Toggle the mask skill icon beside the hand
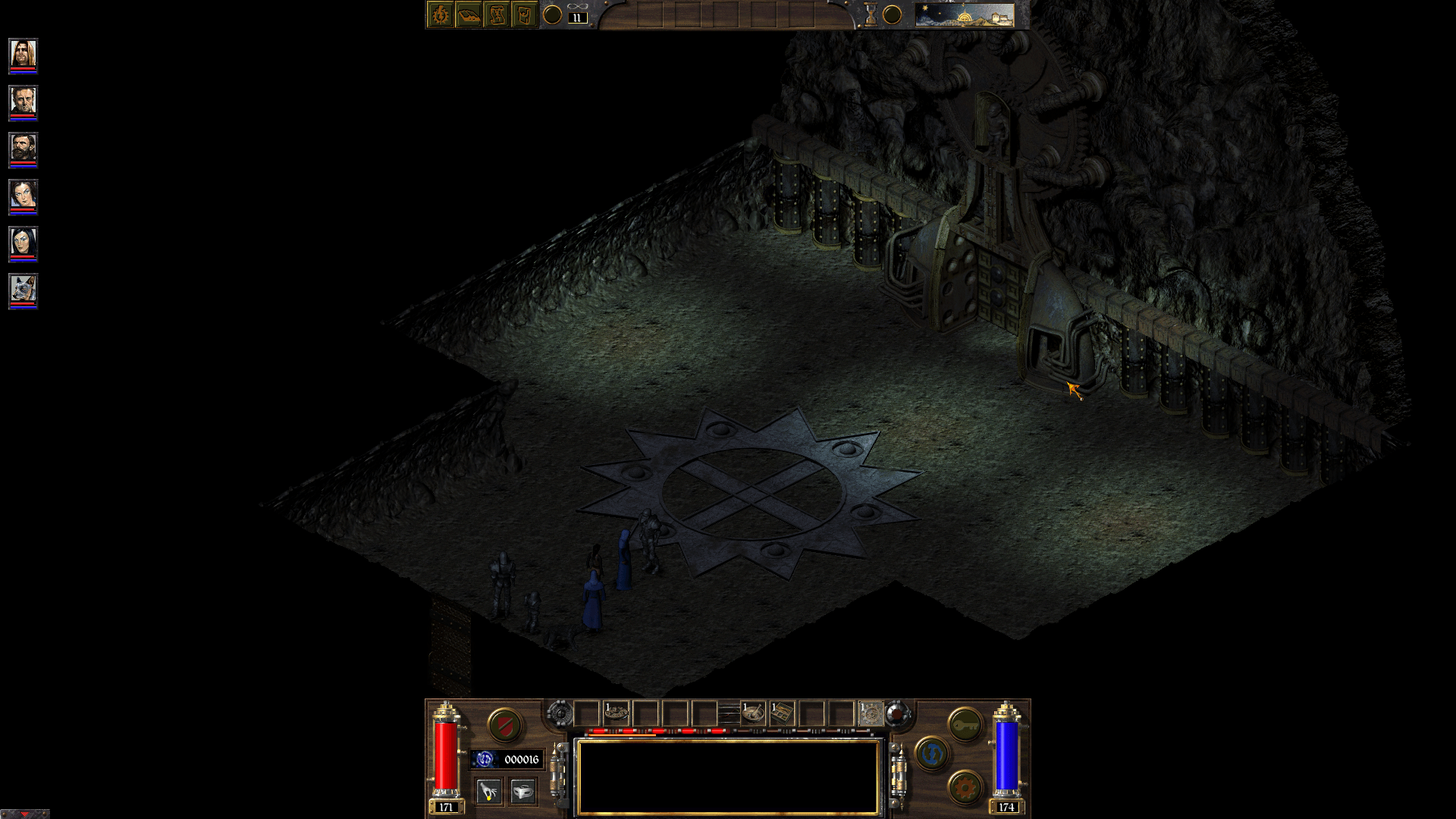Image resolution: width=1456 pixels, height=819 pixels. [523, 793]
